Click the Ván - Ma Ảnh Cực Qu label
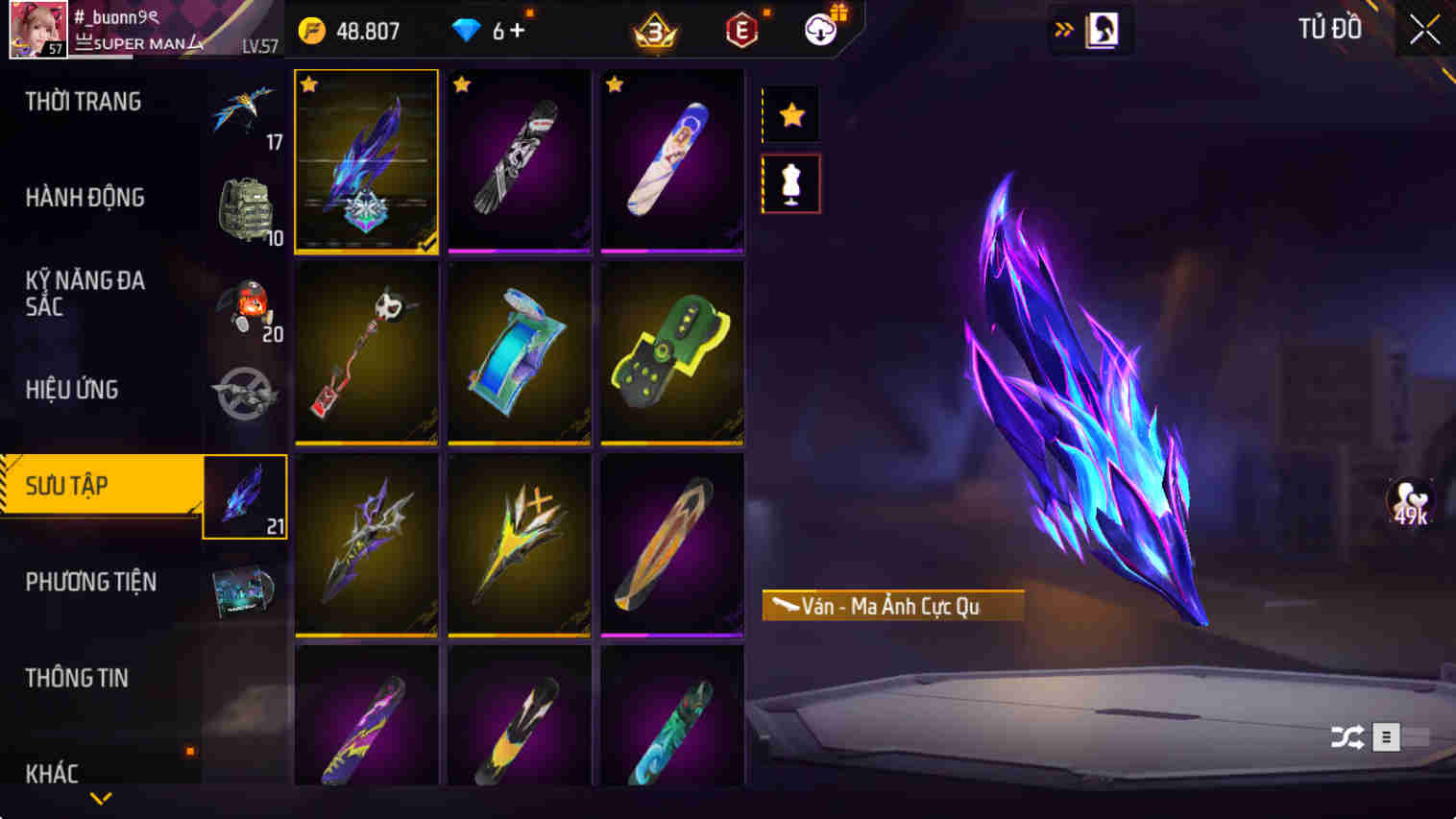Screen dimensions: 1456x819 pos(891,606)
